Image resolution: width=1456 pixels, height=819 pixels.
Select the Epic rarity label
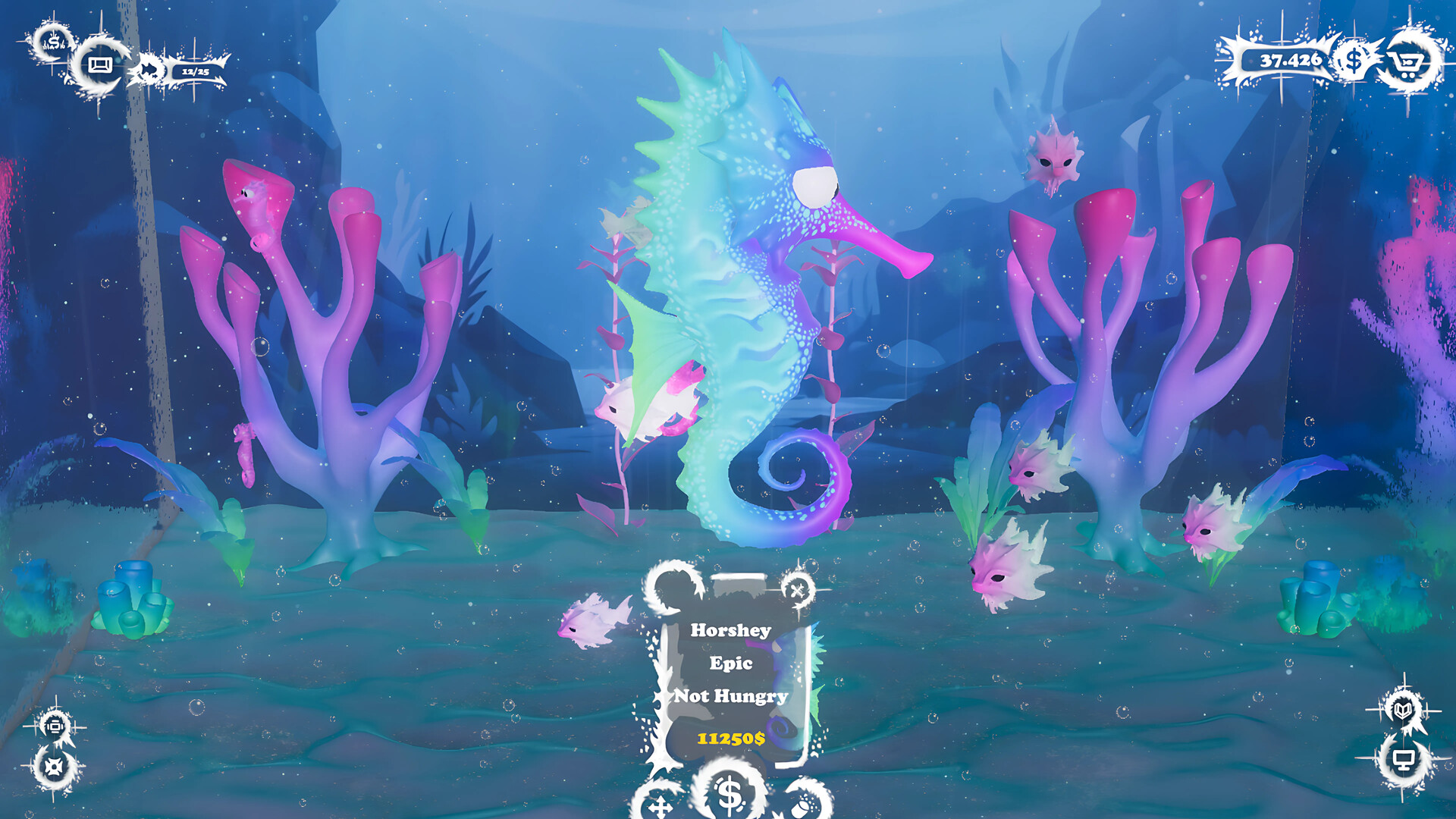tap(732, 664)
